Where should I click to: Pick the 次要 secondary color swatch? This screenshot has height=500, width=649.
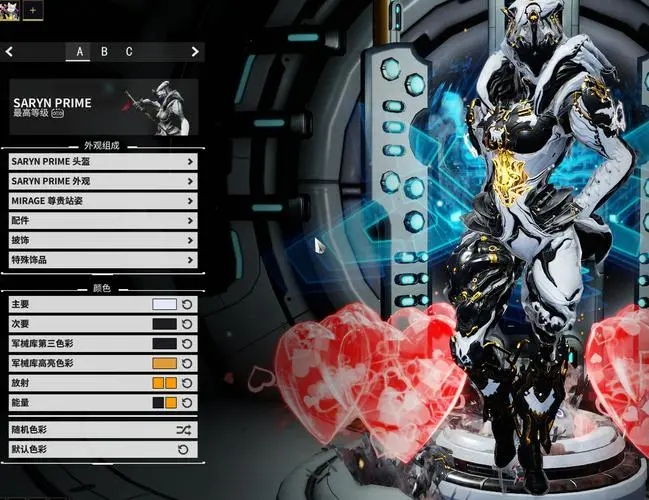pos(164,324)
